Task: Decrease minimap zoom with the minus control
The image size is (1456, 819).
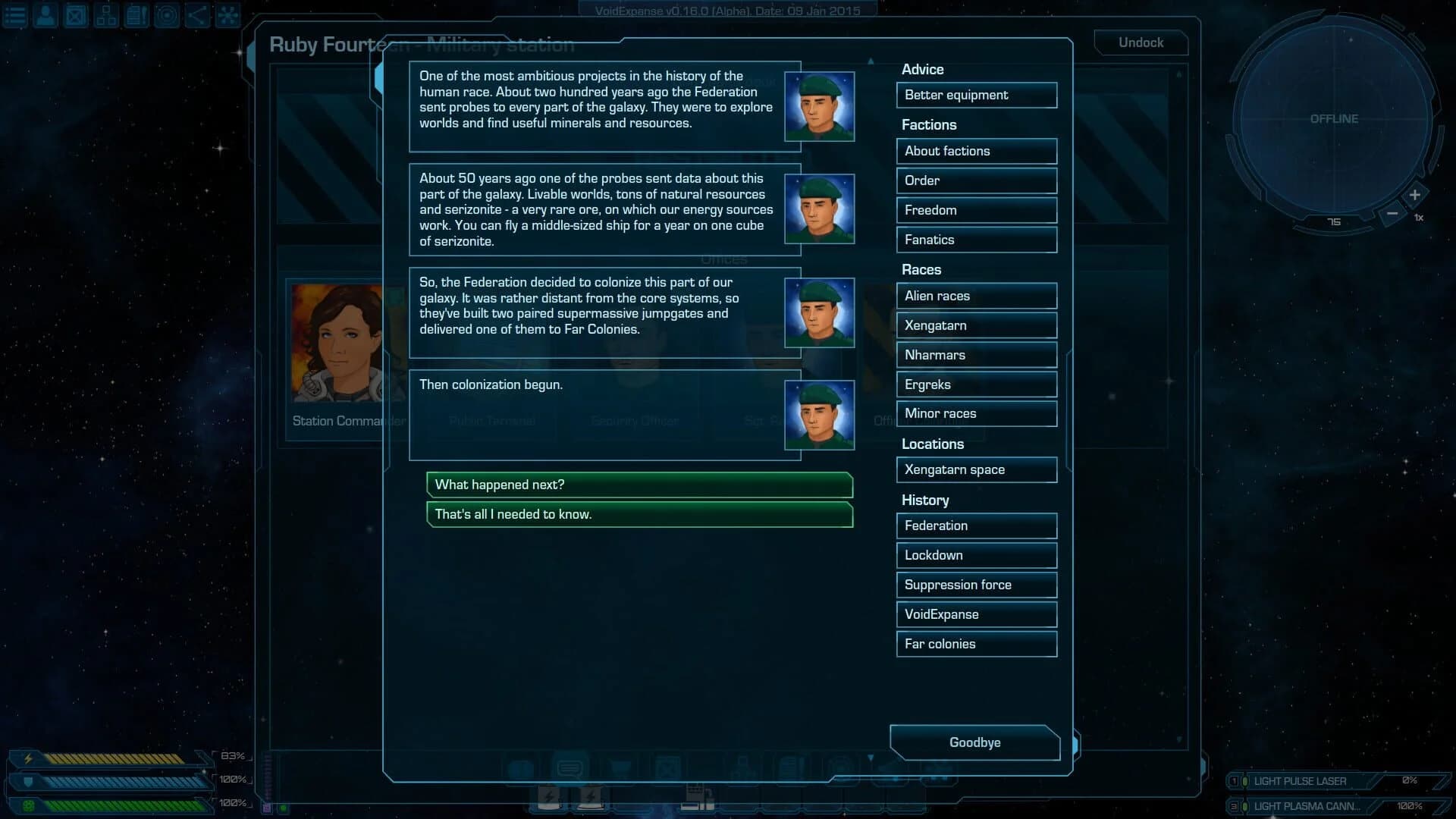Action: [x=1392, y=214]
